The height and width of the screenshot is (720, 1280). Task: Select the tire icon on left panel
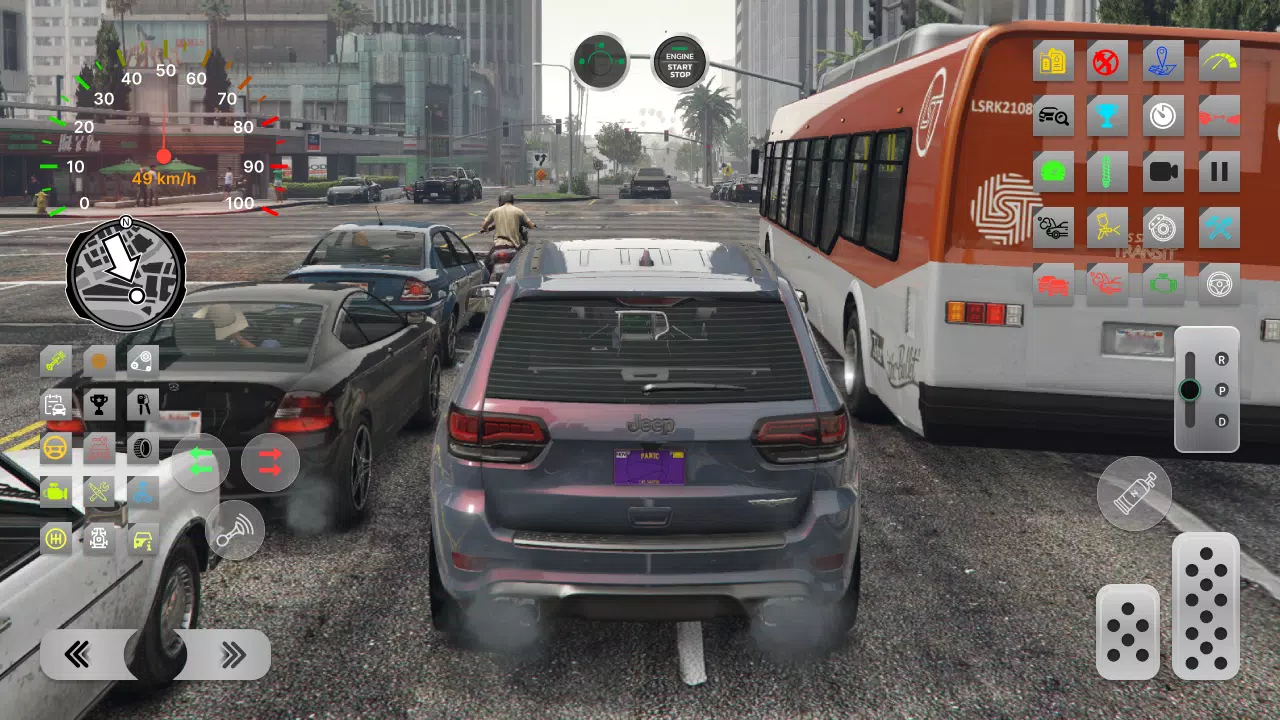(141, 448)
